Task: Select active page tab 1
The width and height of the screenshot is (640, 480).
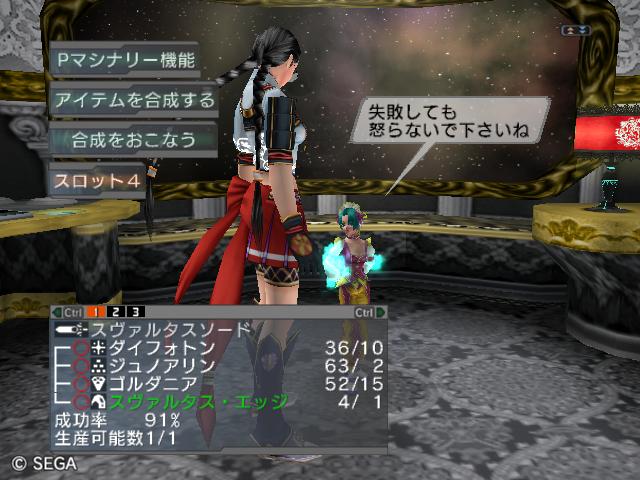Action: [x=97, y=313]
